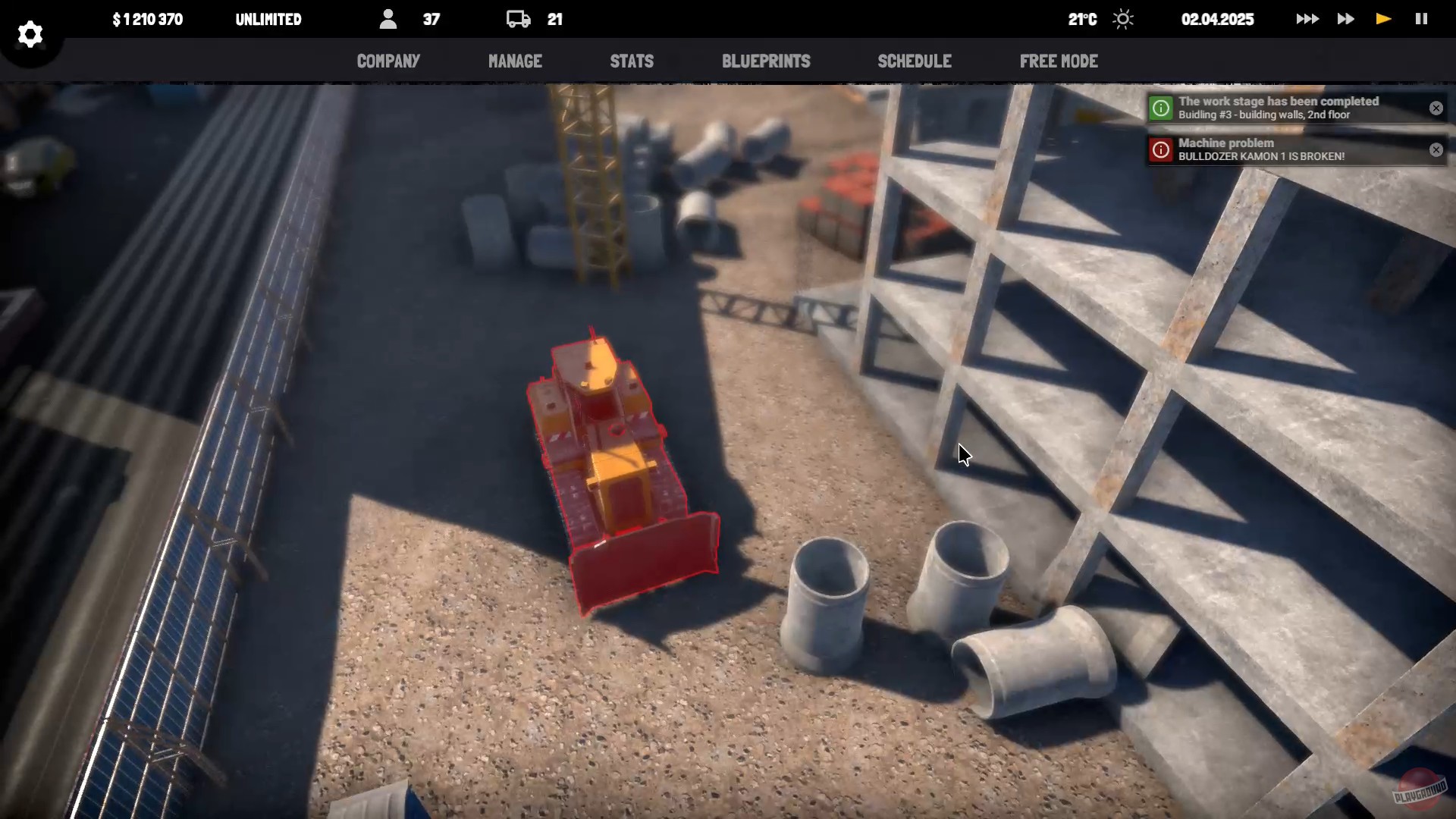This screenshot has width=1456, height=819.
Task: Open the MANAGE screen
Action: [x=515, y=61]
